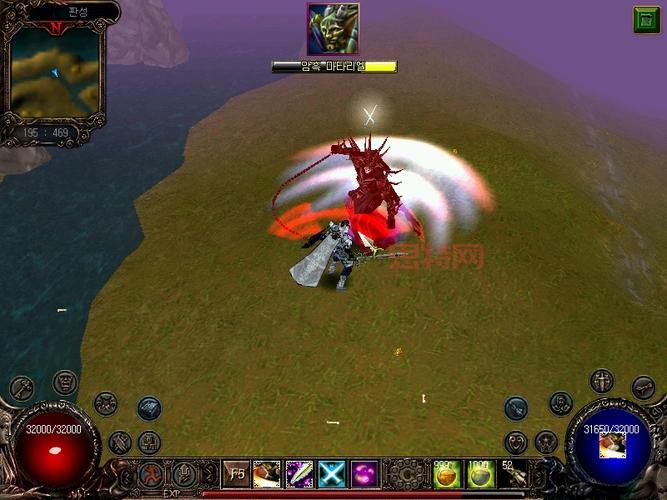
Task: Activate the crossed blue swords skill
Action: [330, 473]
